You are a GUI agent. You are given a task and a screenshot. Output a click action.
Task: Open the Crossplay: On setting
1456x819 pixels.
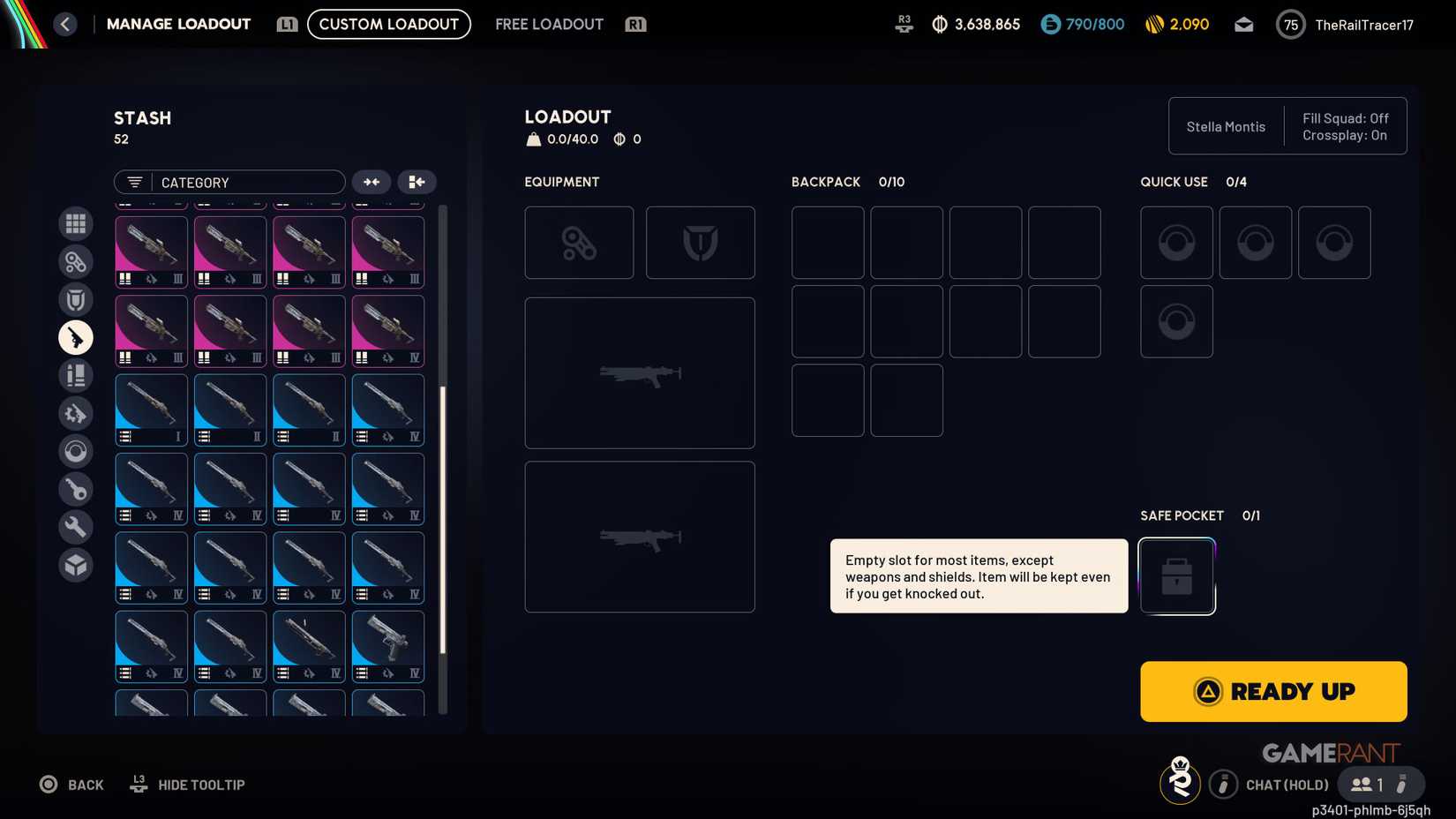[1344, 135]
